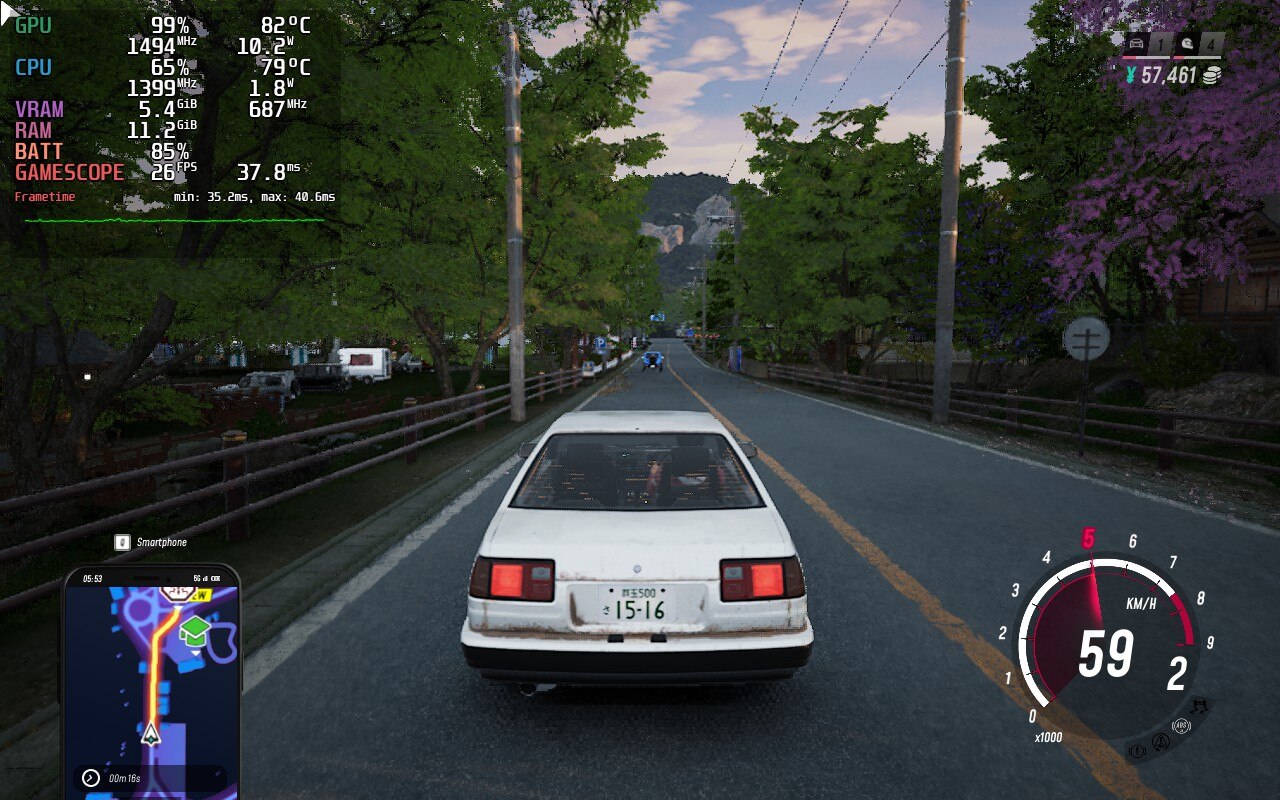Click the coin stack money icon
Image resolution: width=1280 pixels, height=800 pixels.
point(1212,76)
